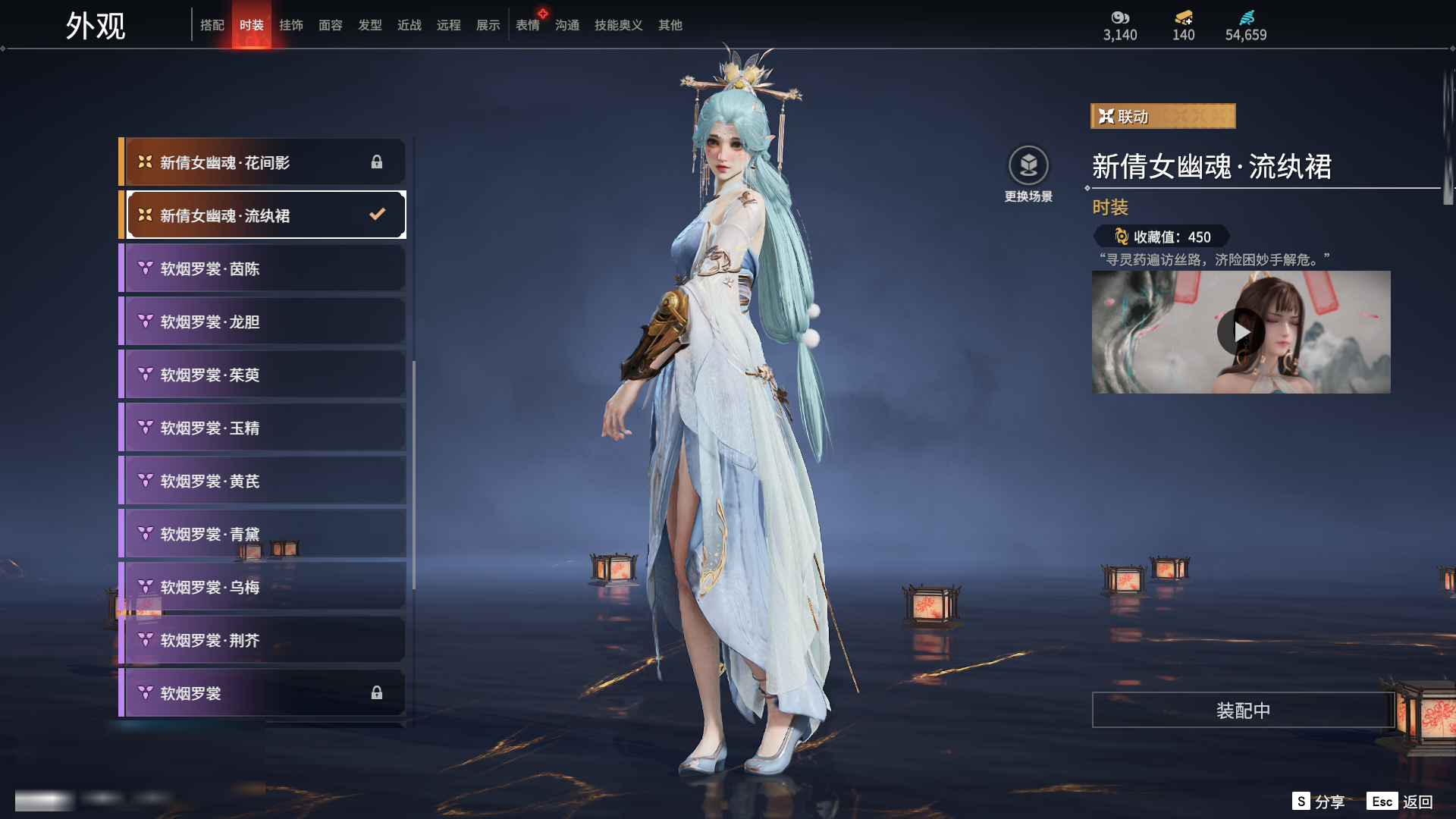Click the 装配中 equip button
The width and height of the screenshot is (1456, 819).
coord(1243,710)
